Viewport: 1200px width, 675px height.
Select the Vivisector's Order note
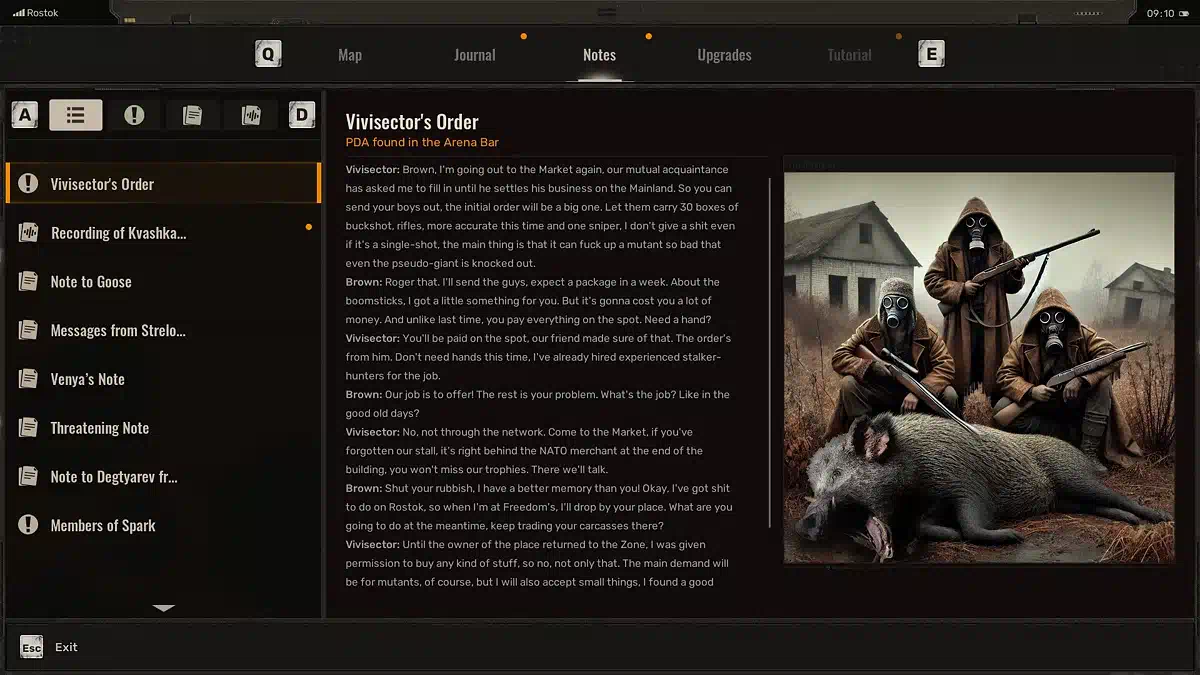click(x=163, y=184)
